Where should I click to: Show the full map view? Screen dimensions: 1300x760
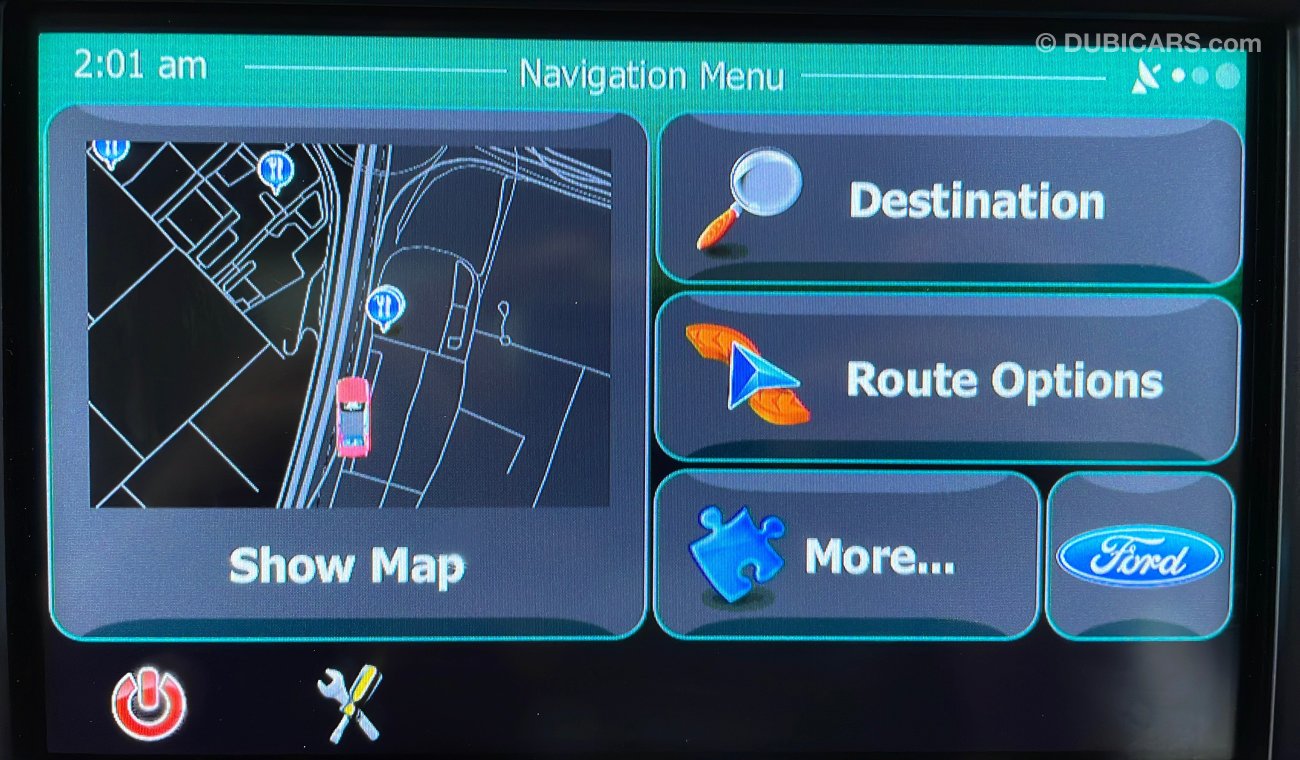coord(347,373)
